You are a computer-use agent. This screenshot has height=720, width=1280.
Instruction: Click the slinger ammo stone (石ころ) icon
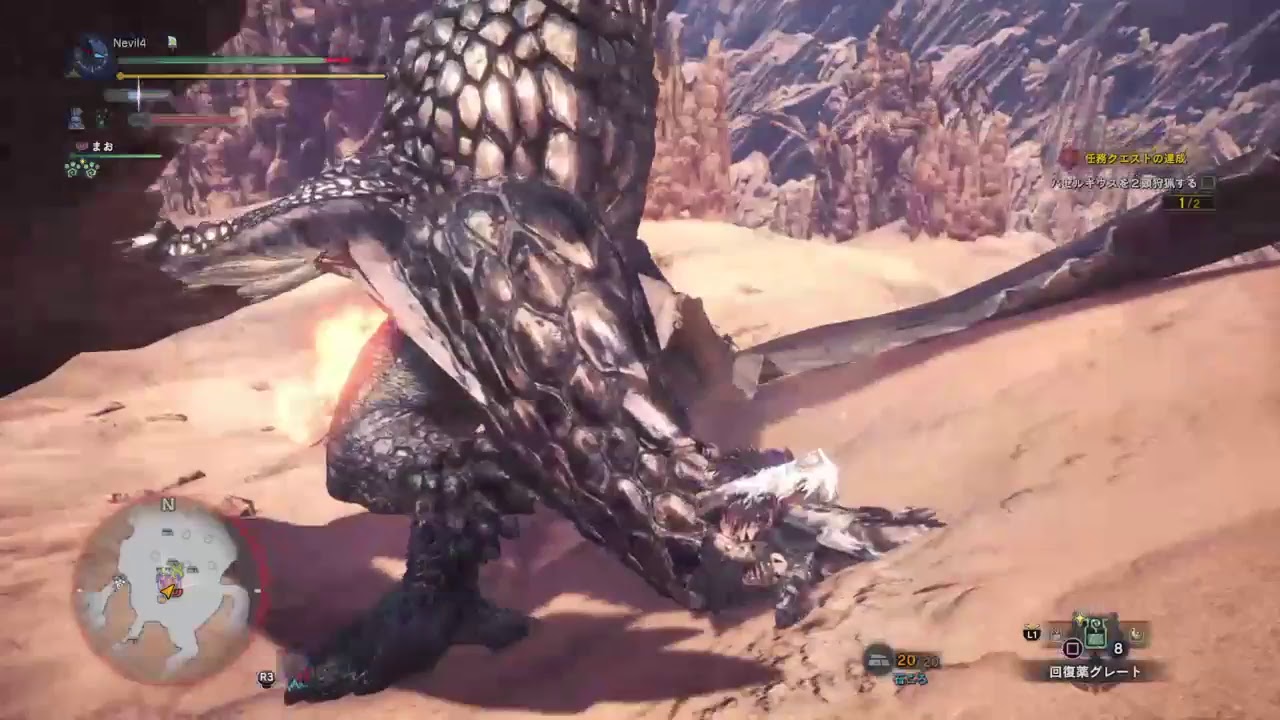[877, 661]
